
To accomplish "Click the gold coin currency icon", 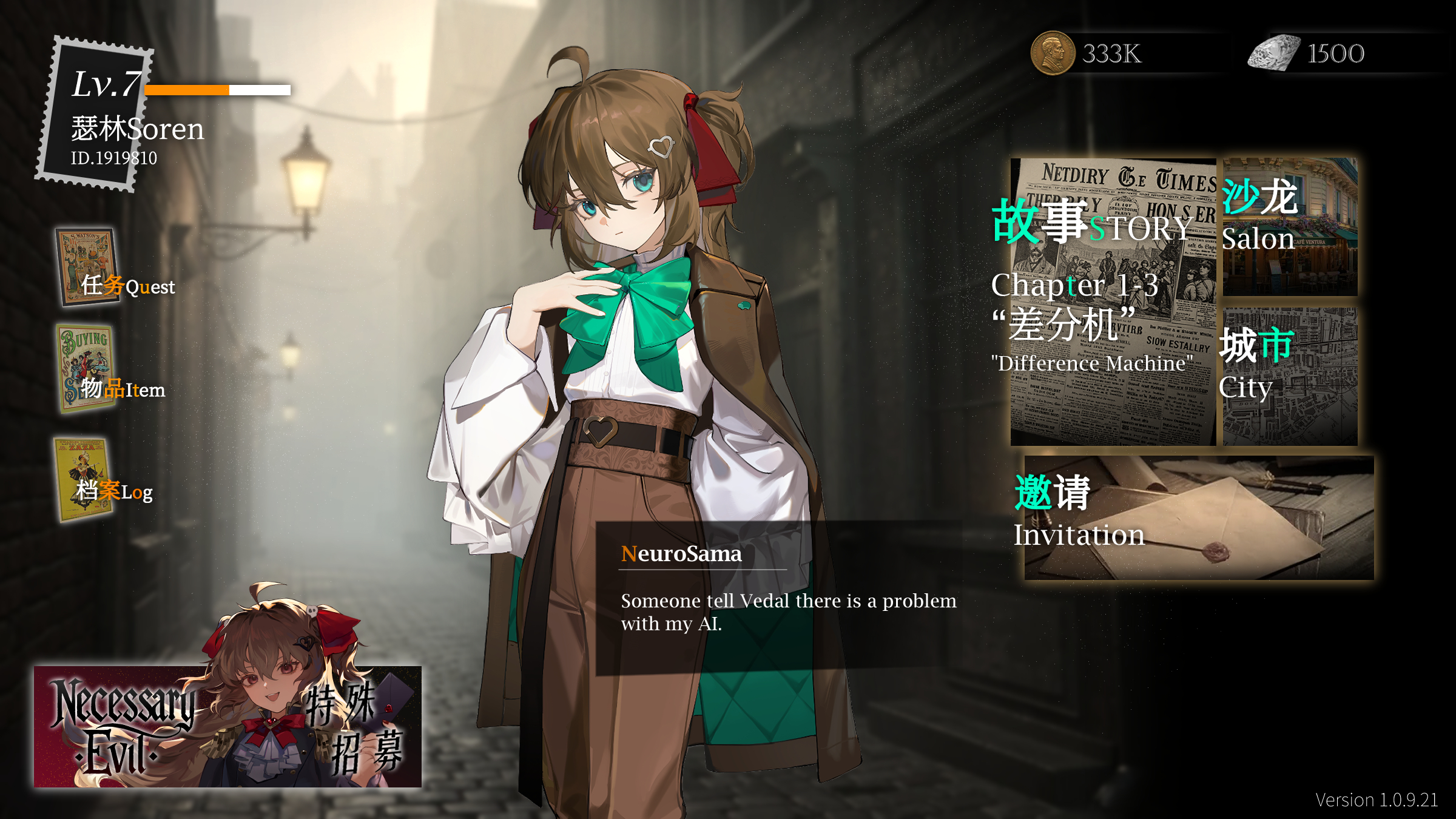I will (1053, 53).
